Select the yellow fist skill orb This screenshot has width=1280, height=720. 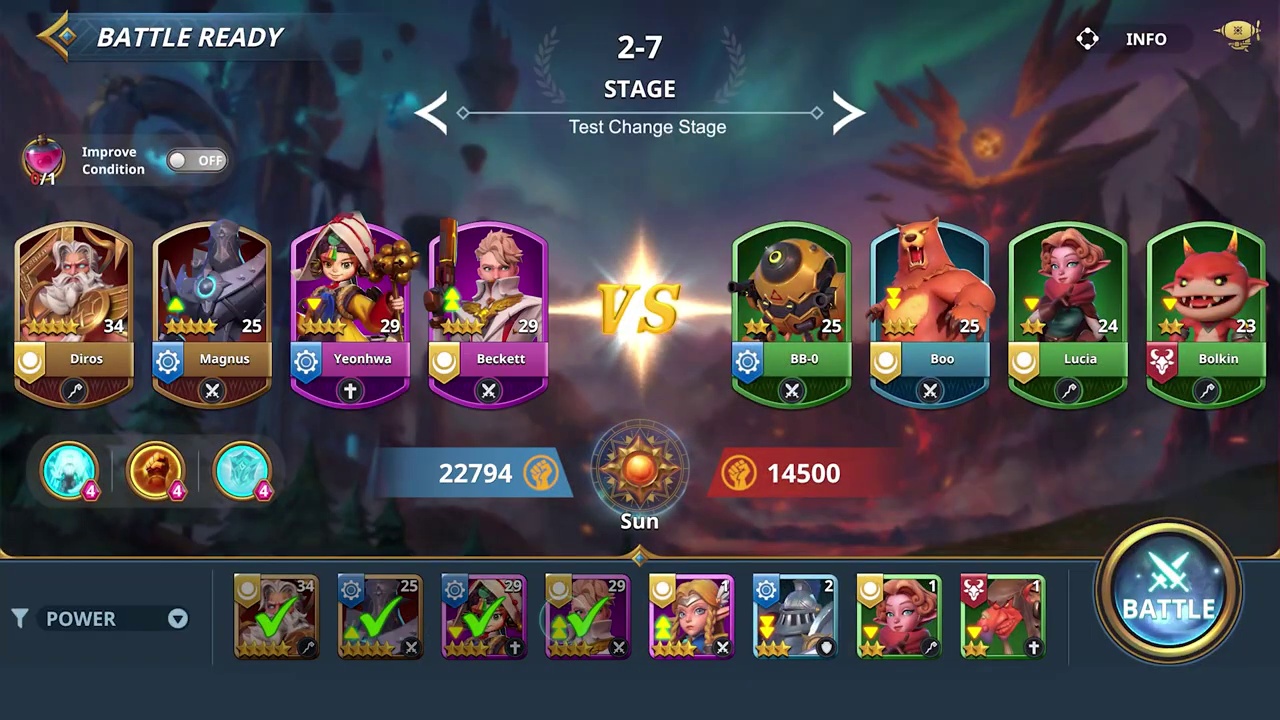click(x=155, y=470)
